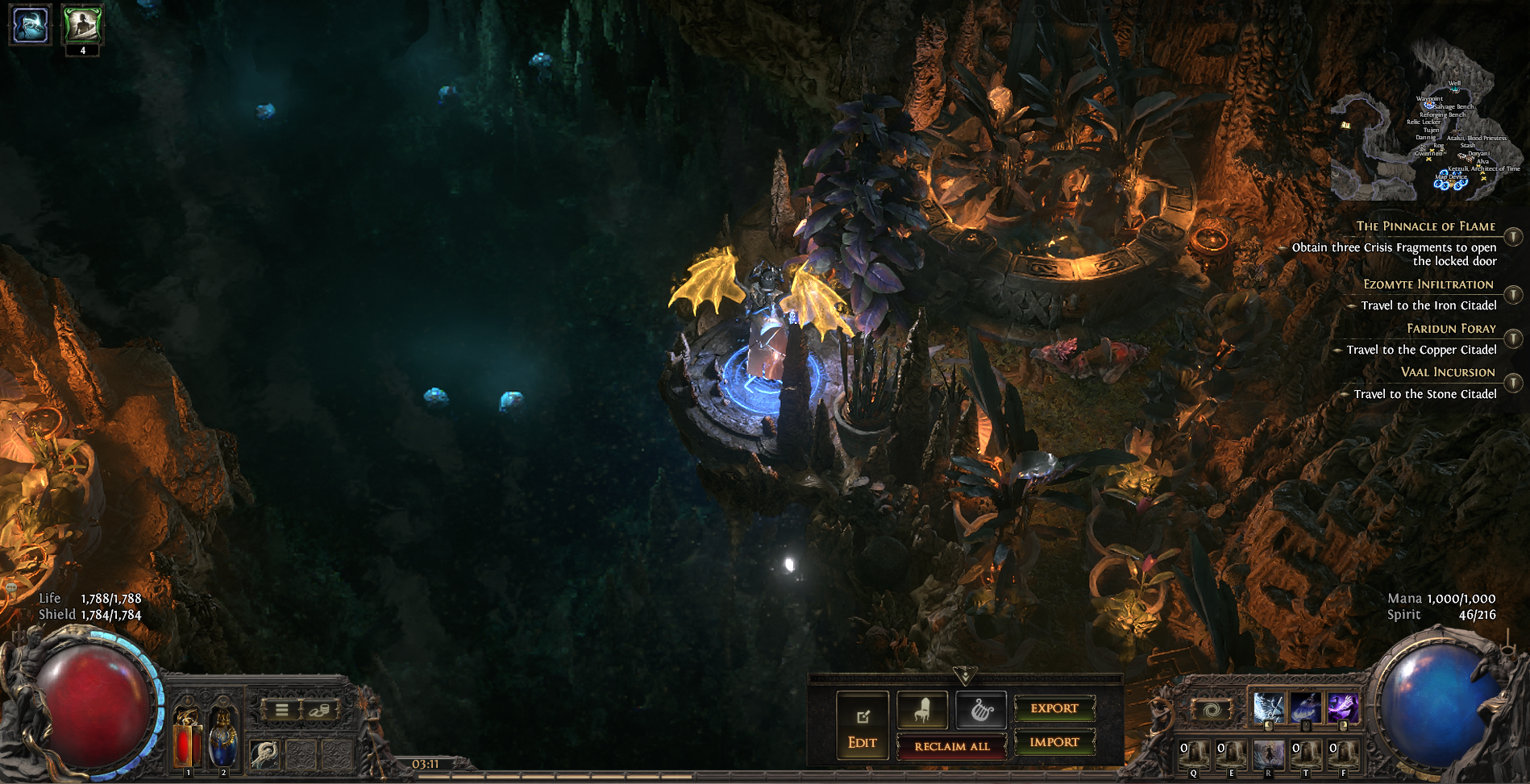Select the skill bound to R
Viewport: 1530px width, 784px height.
pyautogui.click(x=1268, y=755)
